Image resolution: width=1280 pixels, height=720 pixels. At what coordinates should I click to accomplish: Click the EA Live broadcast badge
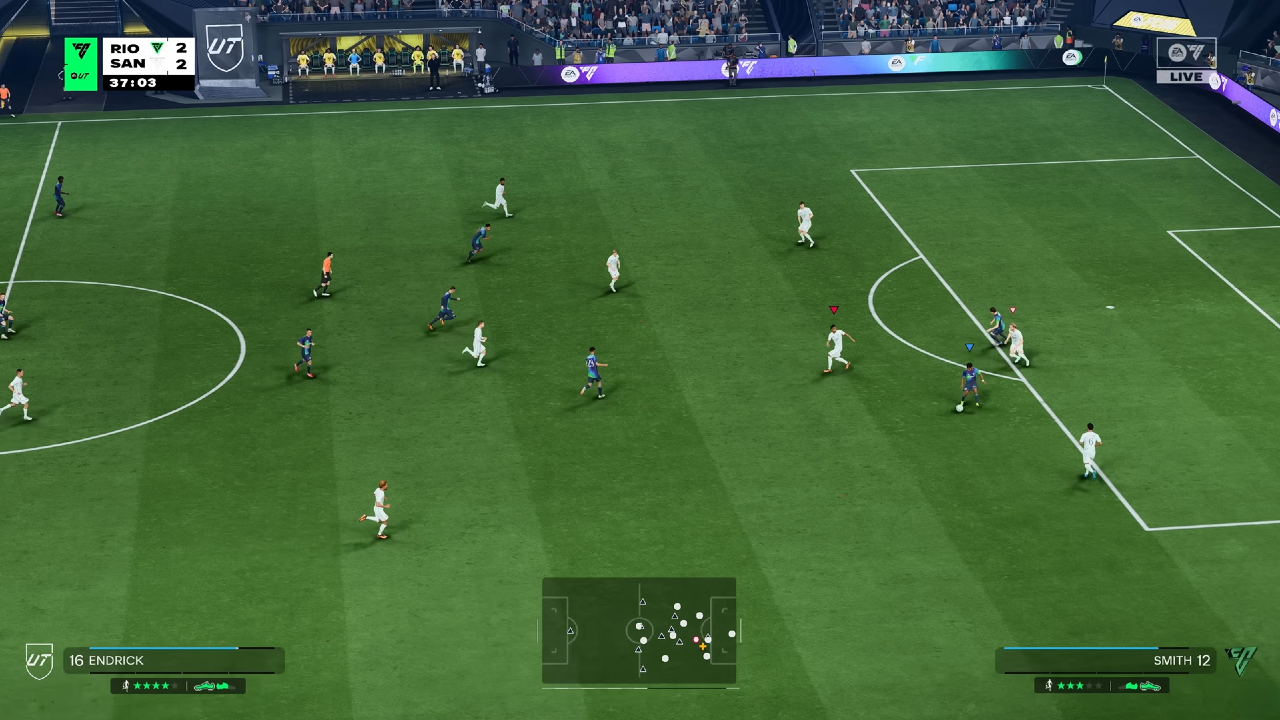tap(1186, 60)
